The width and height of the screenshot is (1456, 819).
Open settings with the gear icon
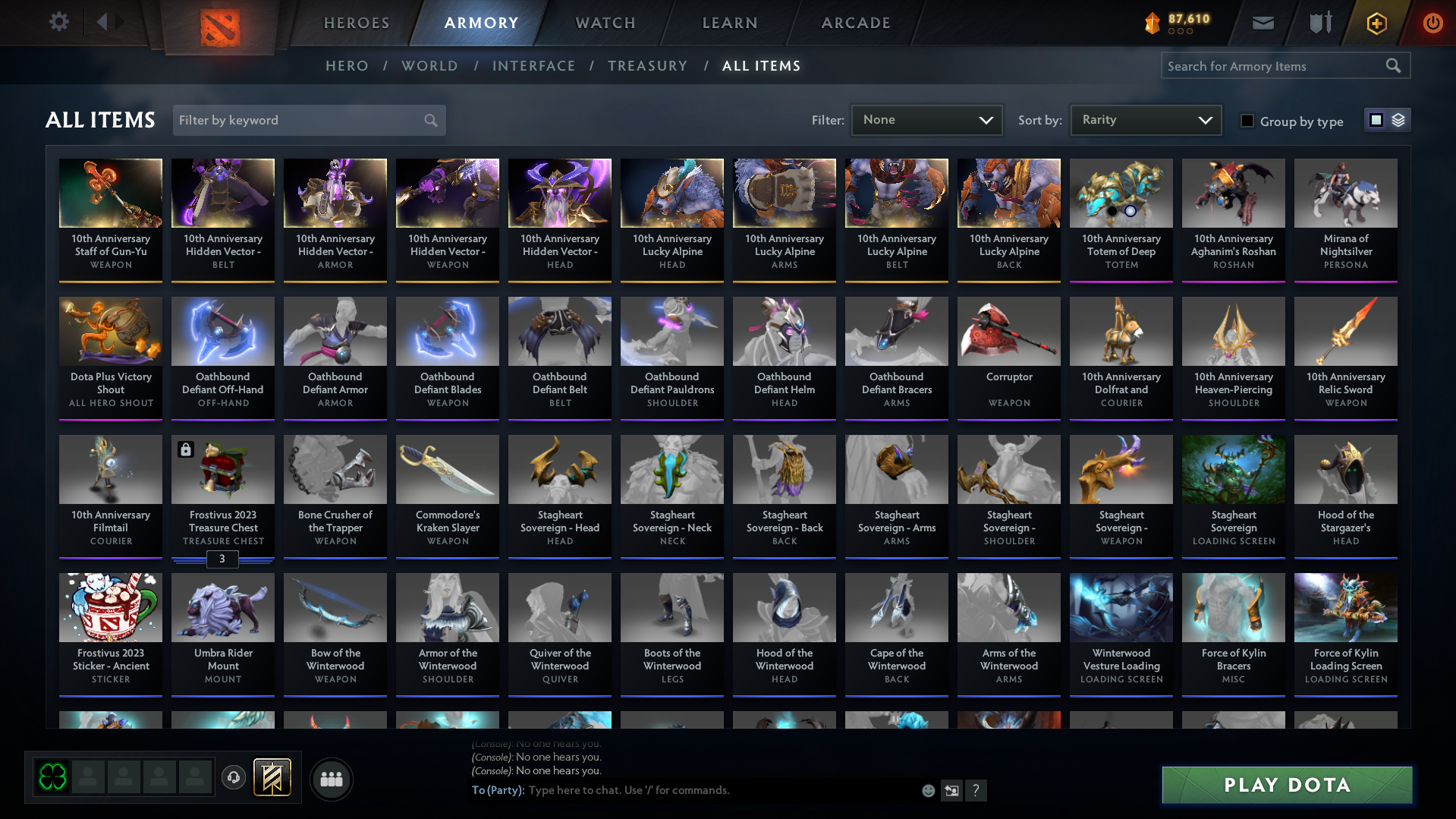pyautogui.click(x=58, y=22)
